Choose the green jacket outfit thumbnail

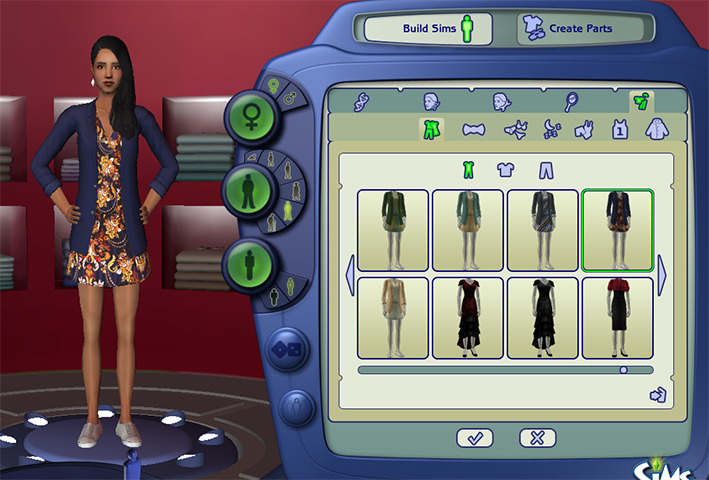point(393,230)
